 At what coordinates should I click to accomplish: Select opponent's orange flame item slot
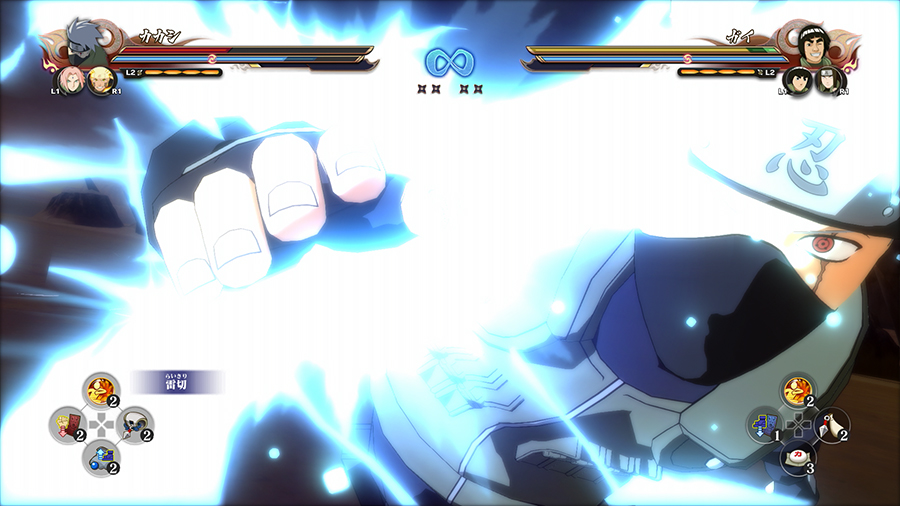tap(796, 390)
